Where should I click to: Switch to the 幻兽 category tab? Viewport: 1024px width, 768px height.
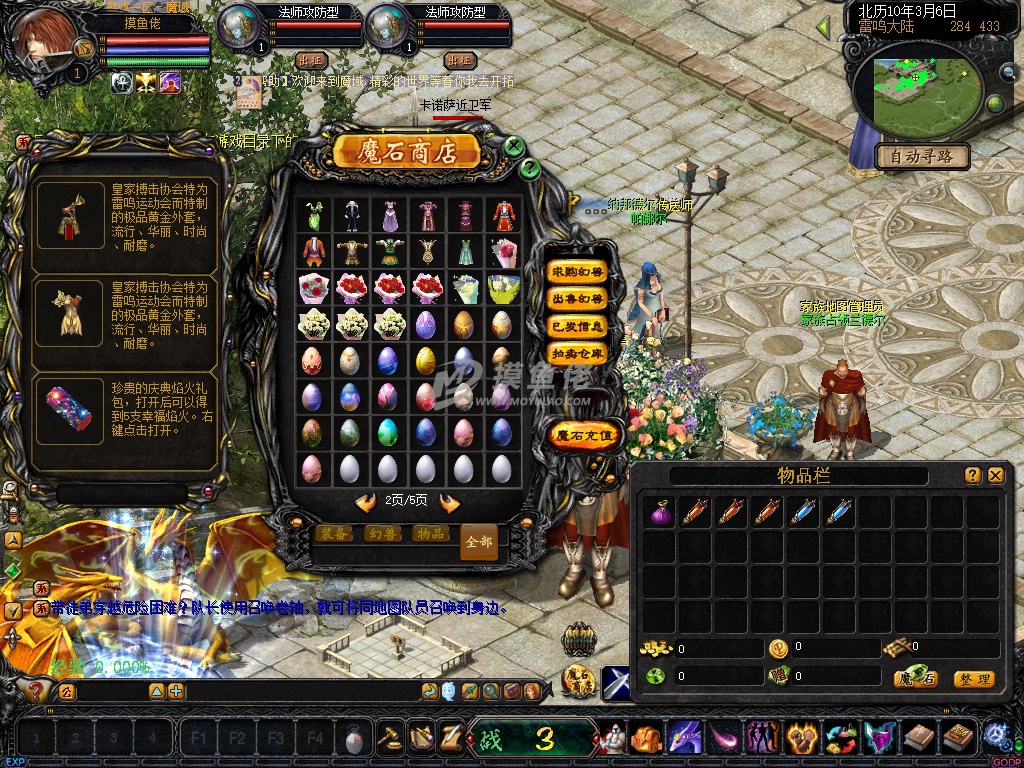click(385, 534)
